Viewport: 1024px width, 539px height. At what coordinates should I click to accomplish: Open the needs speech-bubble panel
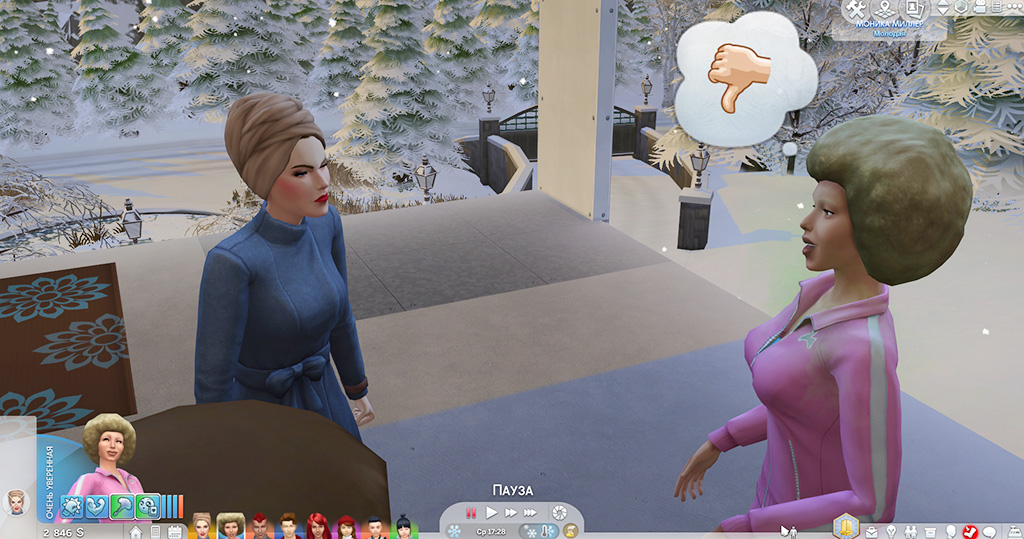click(x=988, y=531)
